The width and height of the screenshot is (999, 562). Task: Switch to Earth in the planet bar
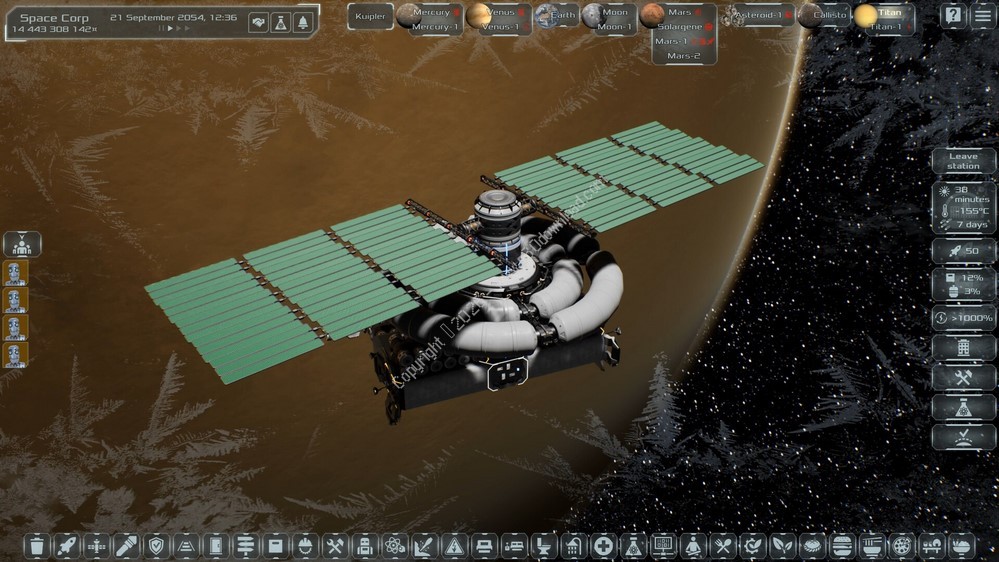pos(556,15)
